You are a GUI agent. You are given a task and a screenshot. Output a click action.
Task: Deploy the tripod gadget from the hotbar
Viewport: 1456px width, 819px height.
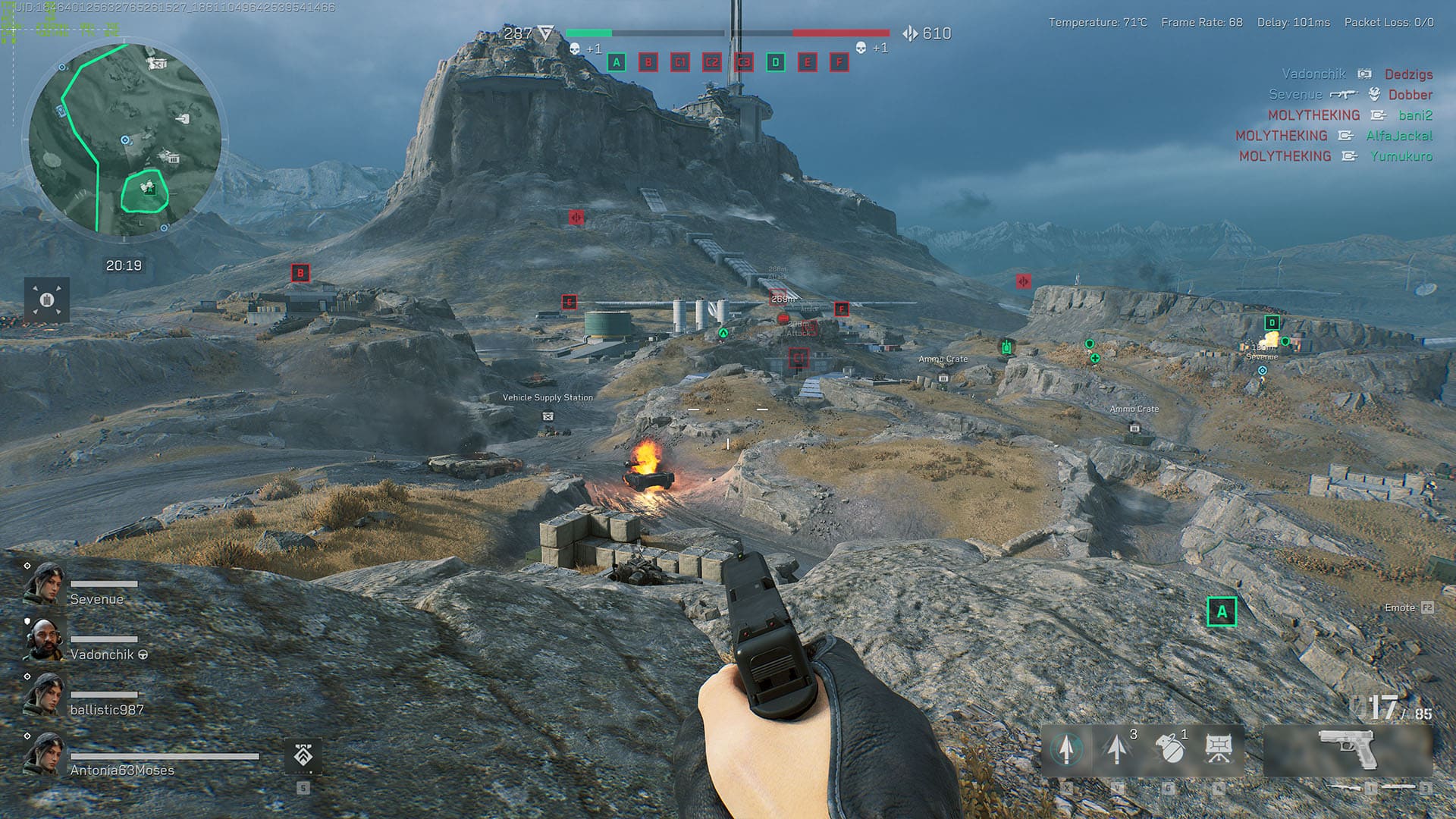tap(1219, 749)
